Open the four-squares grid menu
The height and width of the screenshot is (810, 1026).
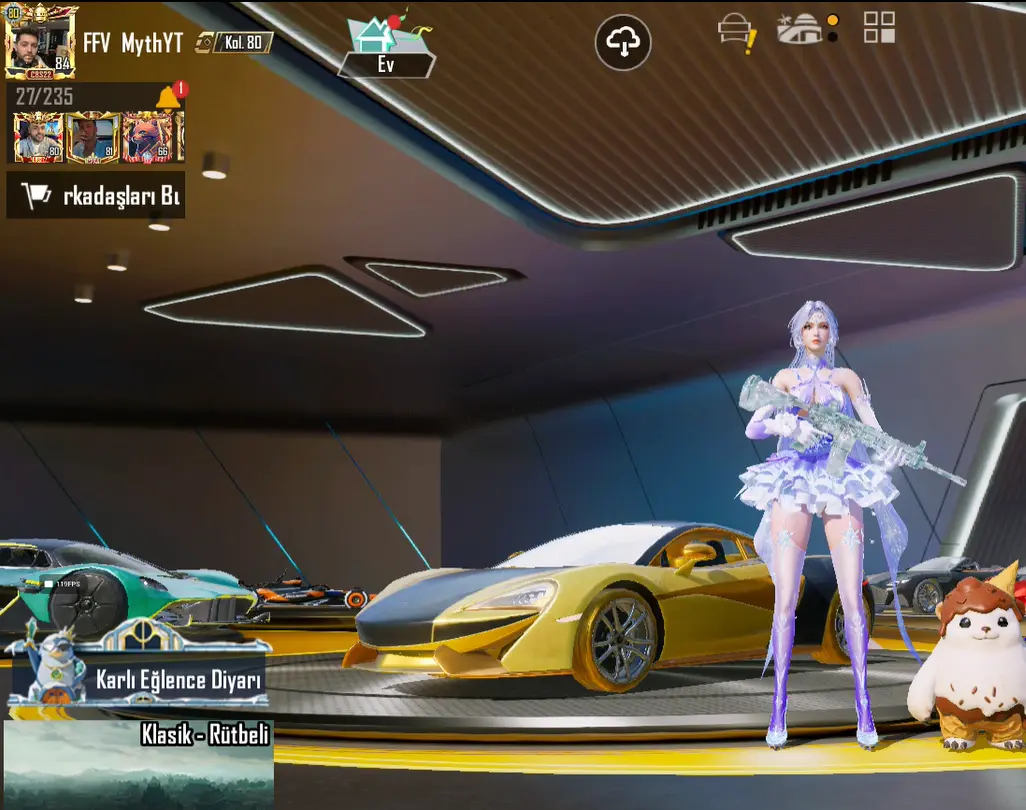coord(879,28)
